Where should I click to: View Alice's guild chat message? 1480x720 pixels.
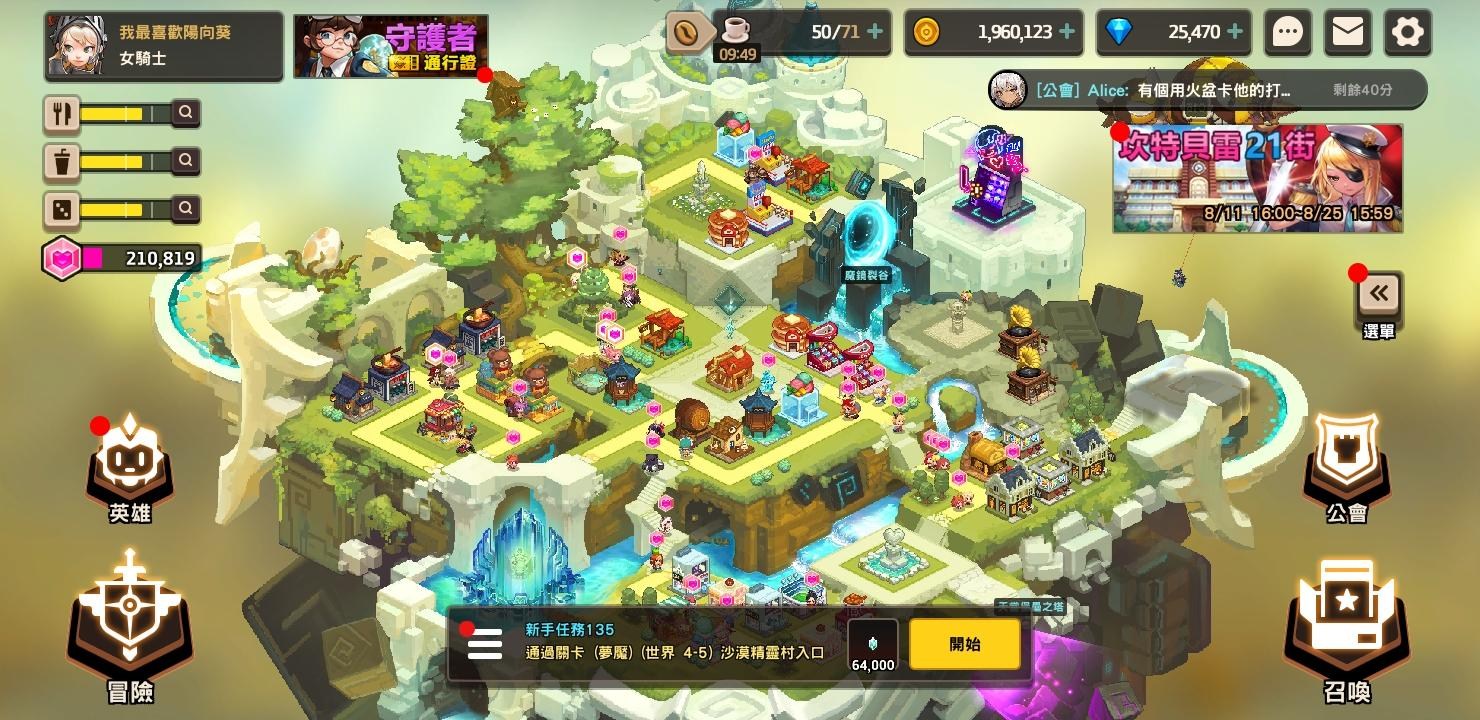(x=1200, y=90)
